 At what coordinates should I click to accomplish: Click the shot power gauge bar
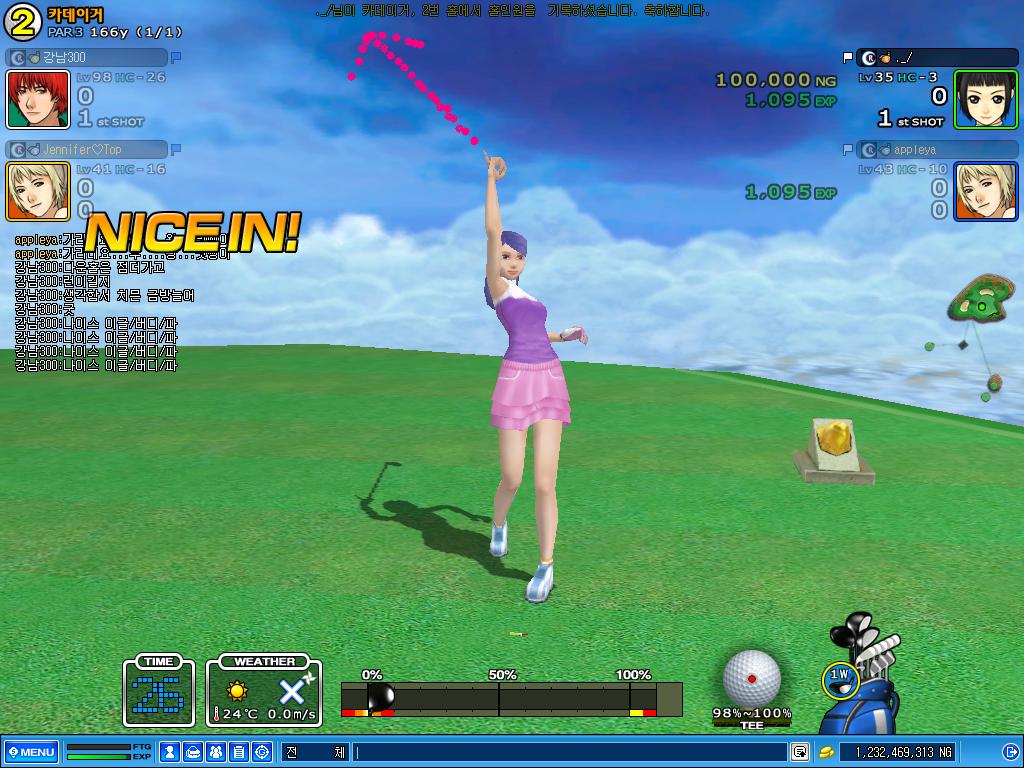coord(511,698)
